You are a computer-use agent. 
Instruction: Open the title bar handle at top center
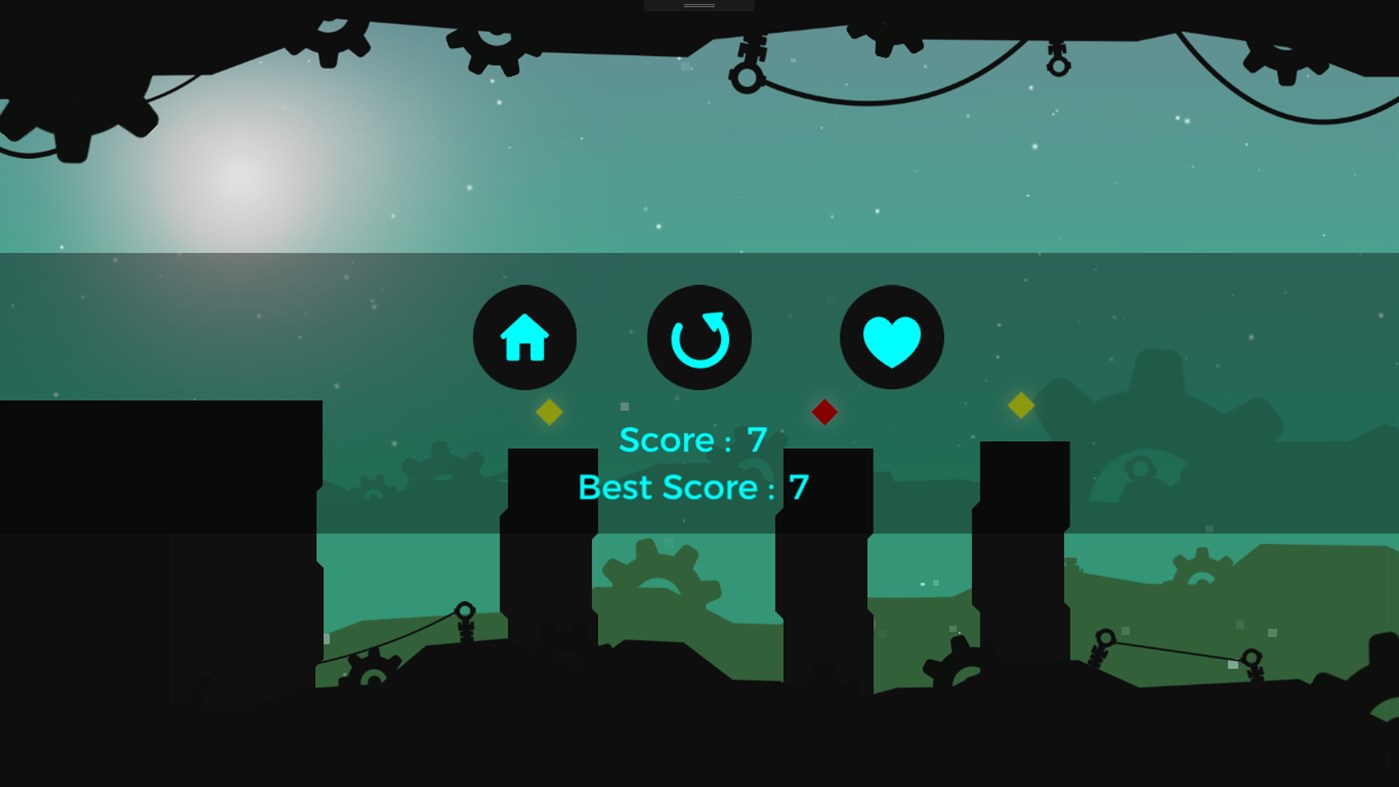coord(698,6)
